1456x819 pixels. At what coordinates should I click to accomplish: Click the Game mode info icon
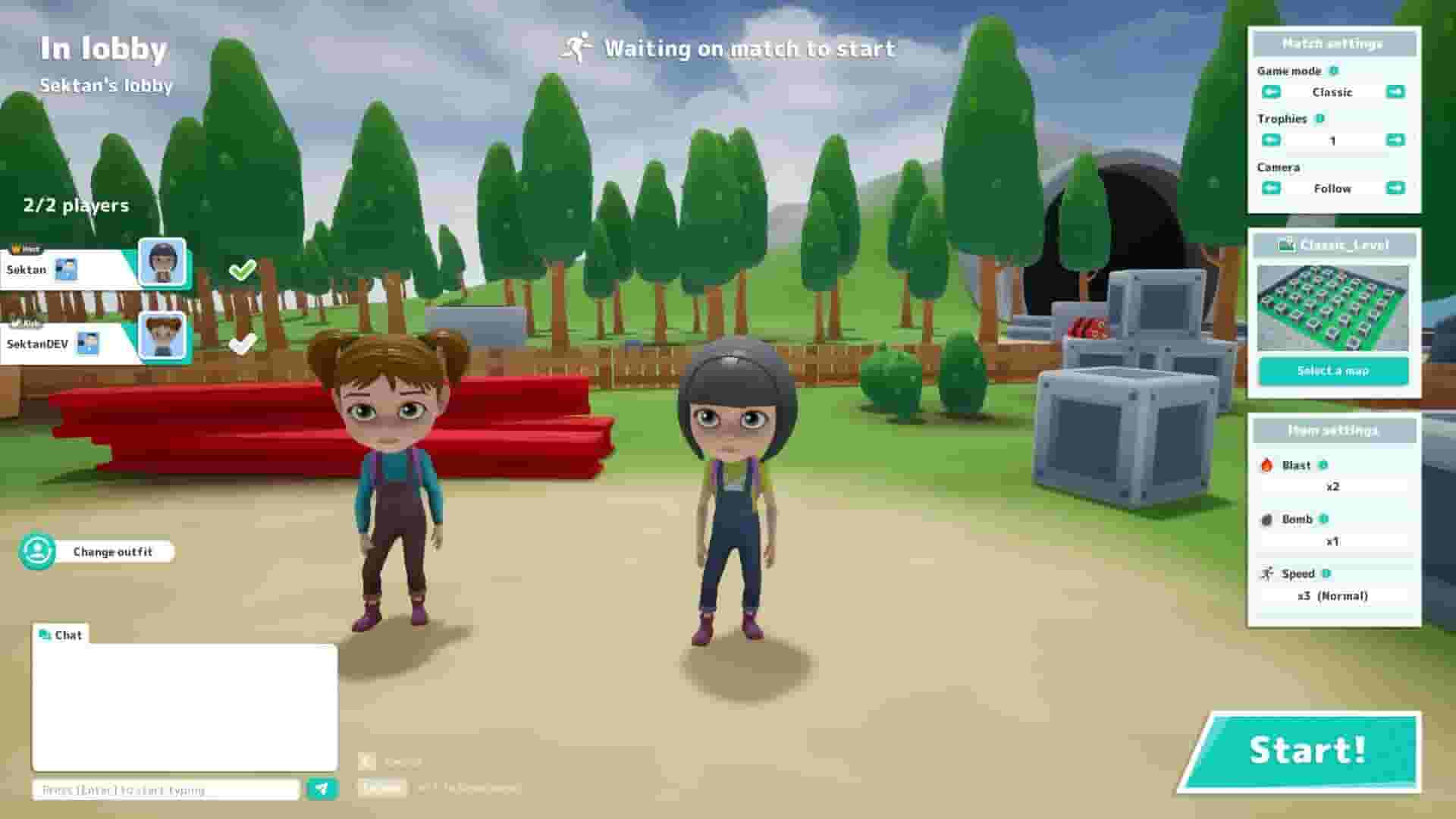(1335, 71)
